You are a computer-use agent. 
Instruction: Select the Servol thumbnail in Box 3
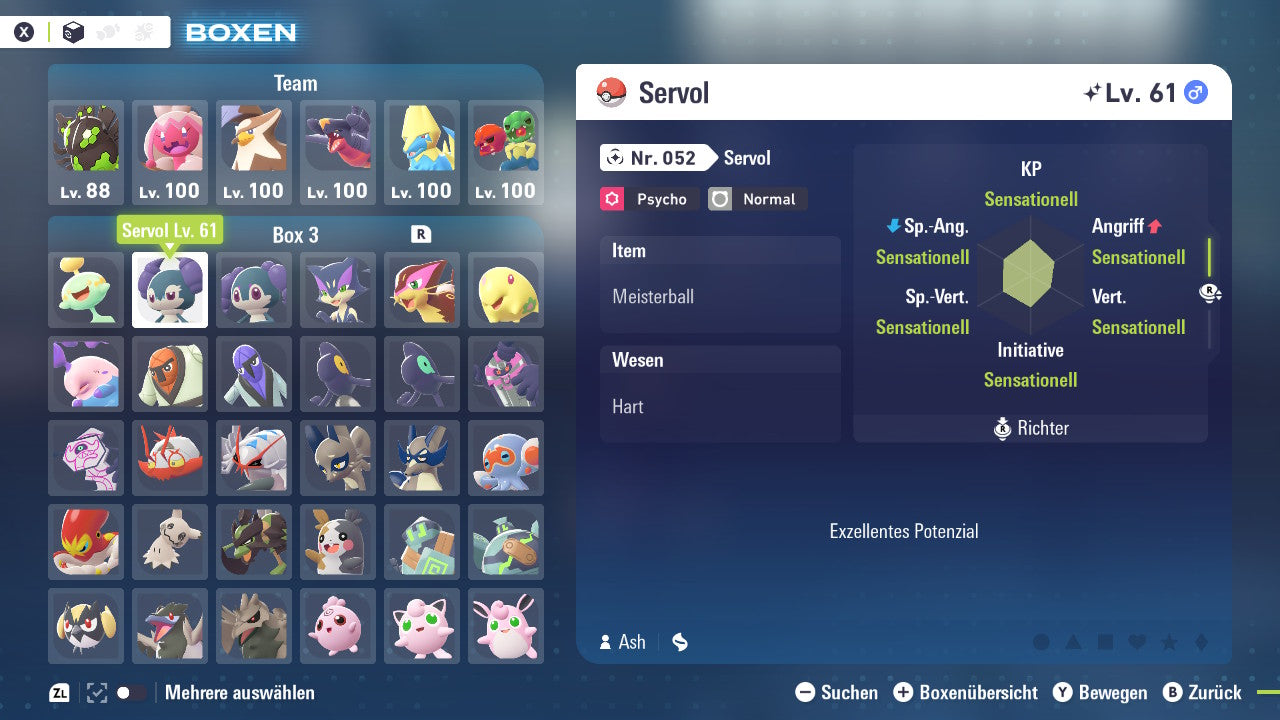point(169,290)
